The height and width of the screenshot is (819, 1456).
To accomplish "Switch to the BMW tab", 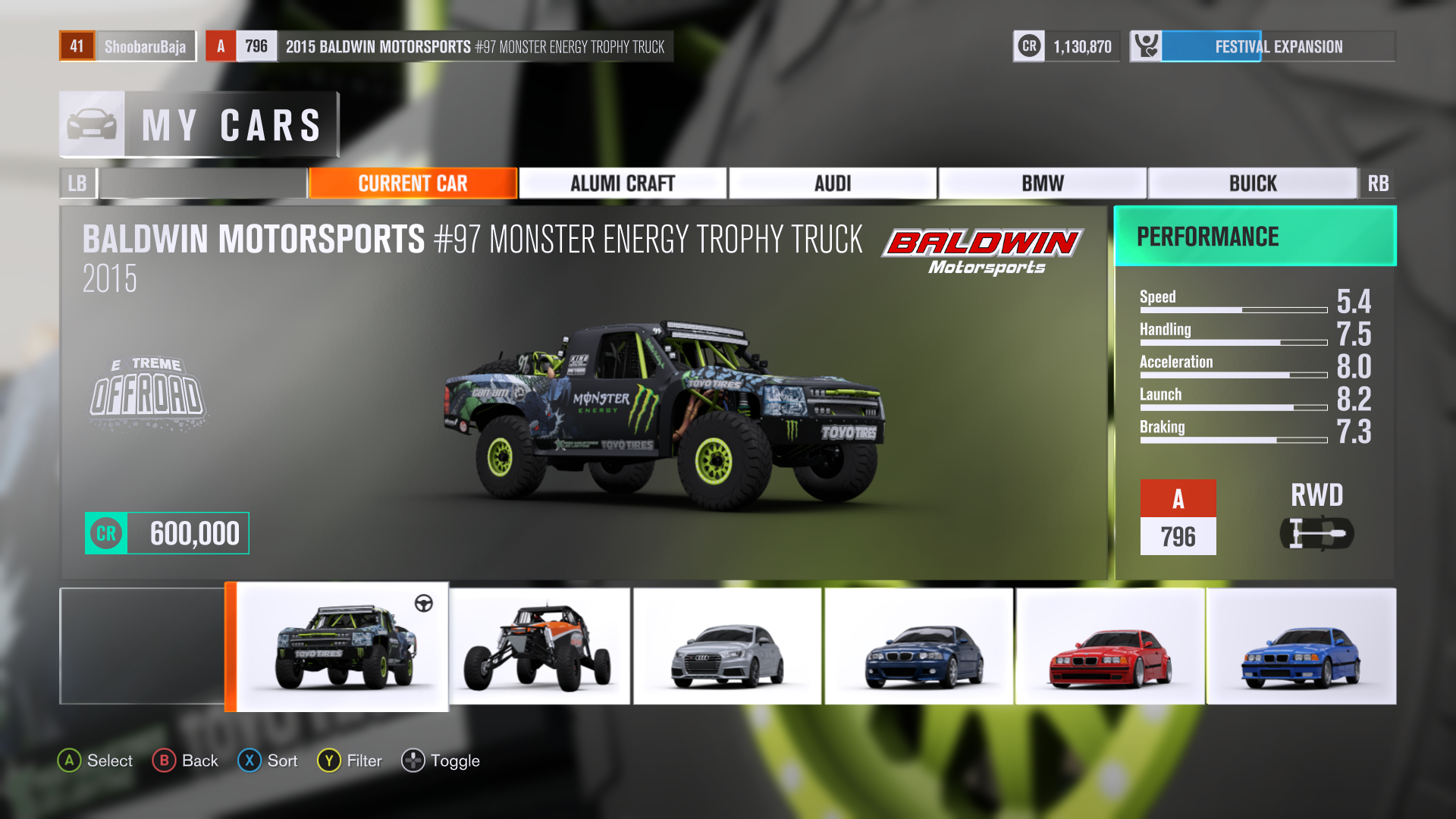I will coord(1043,183).
